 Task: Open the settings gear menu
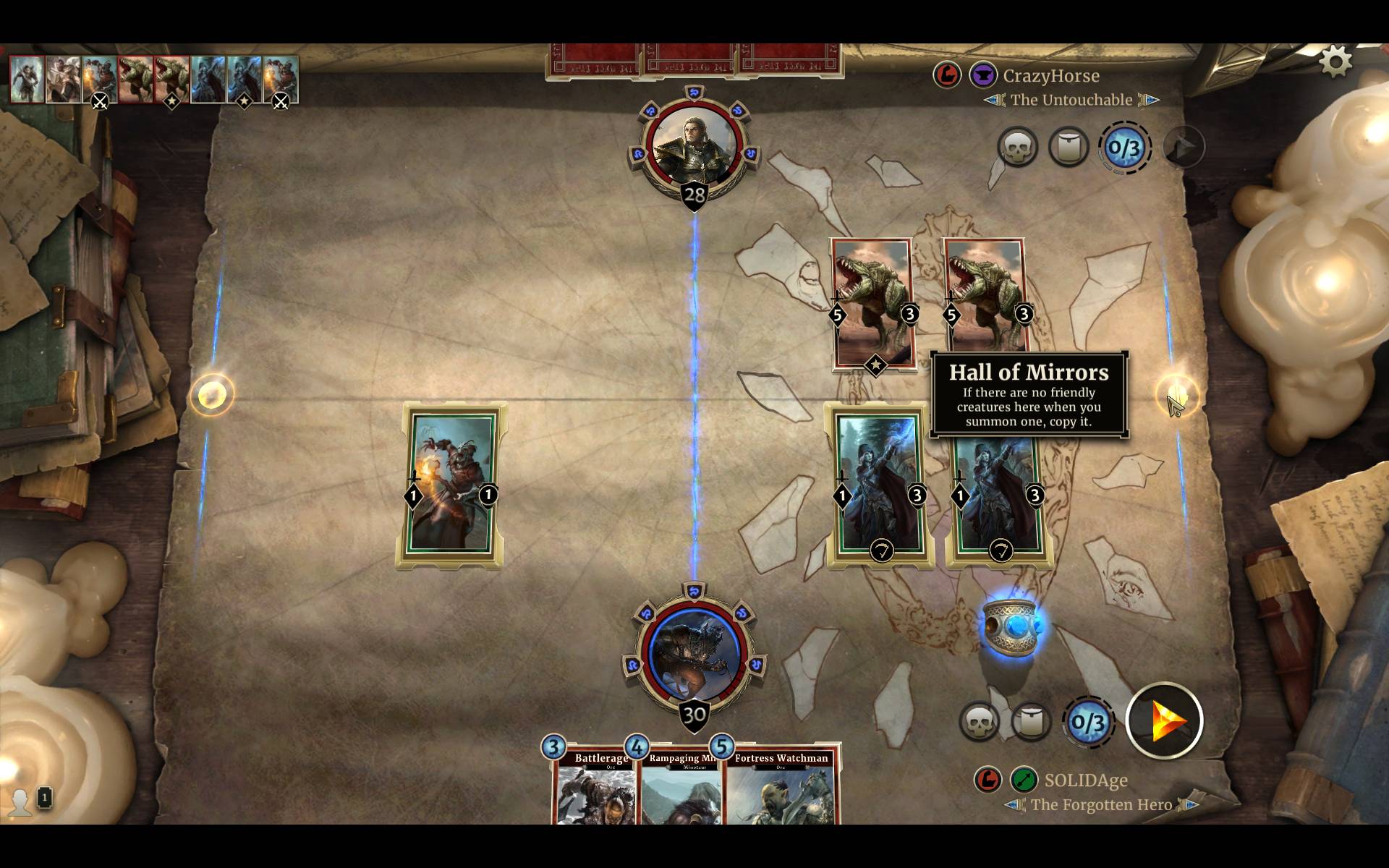(x=1335, y=63)
